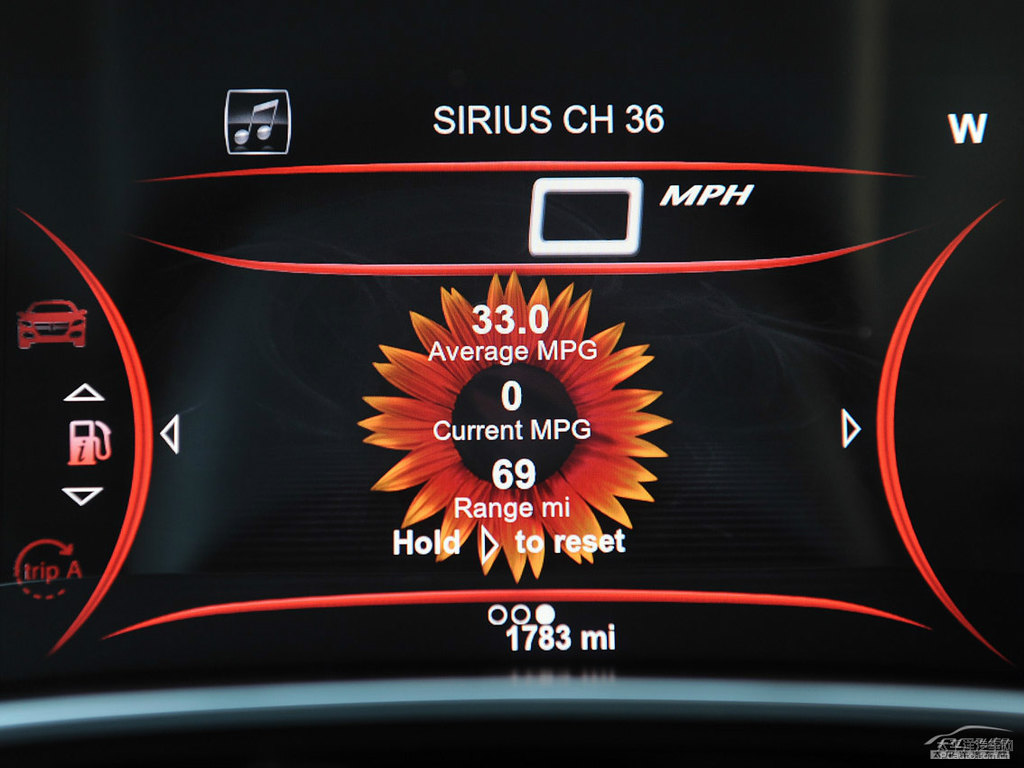Open the Trip A icon

coord(48,571)
